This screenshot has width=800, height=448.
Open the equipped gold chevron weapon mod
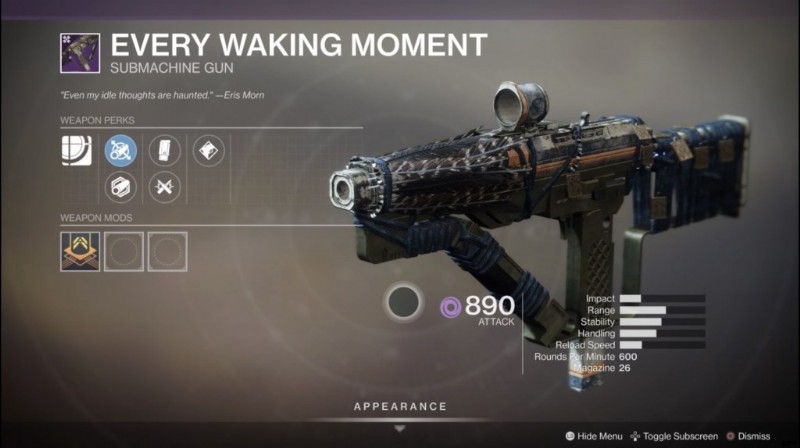pos(79,251)
